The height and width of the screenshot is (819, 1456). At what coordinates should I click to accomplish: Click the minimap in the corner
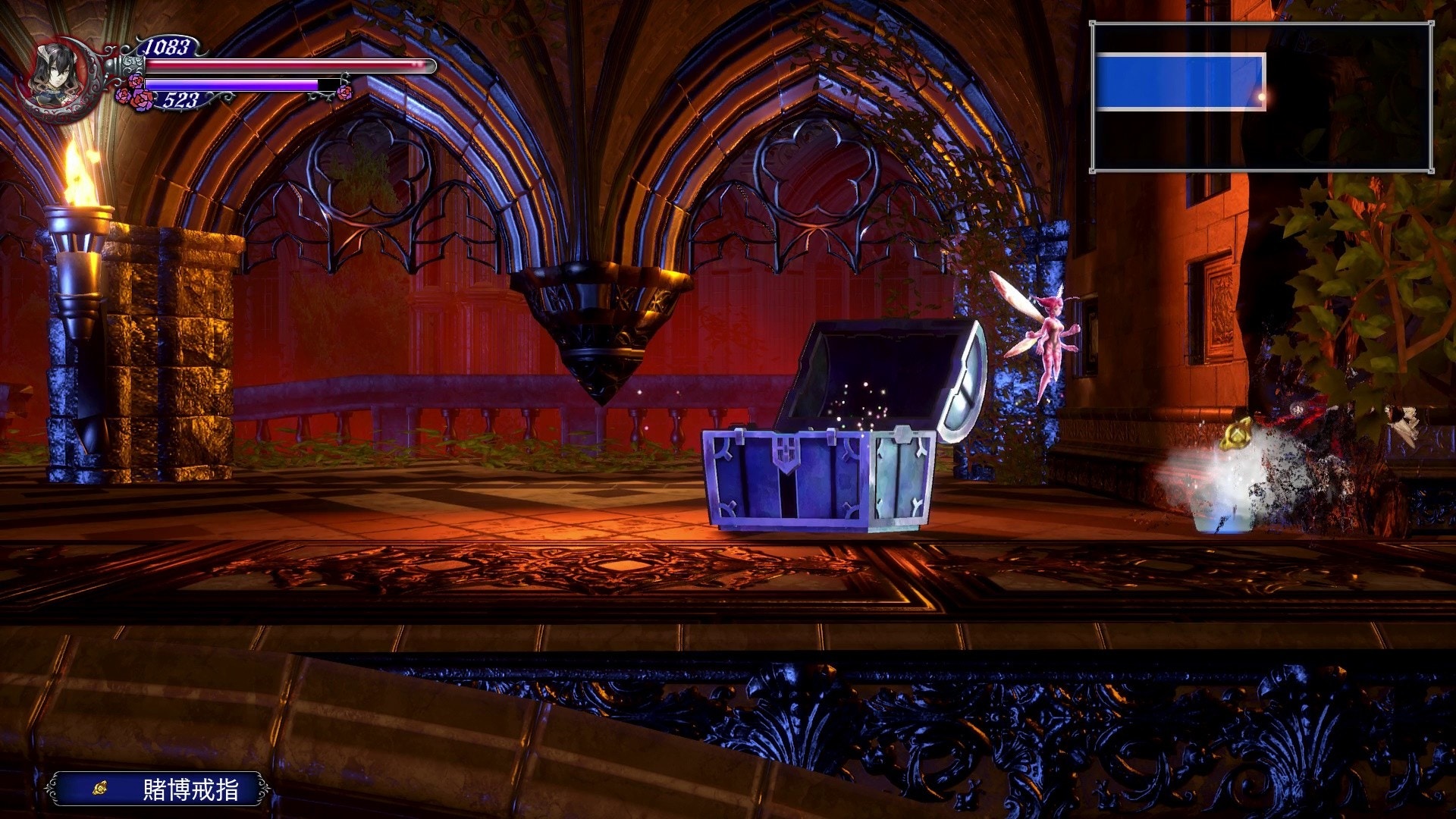[x=1261, y=97]
